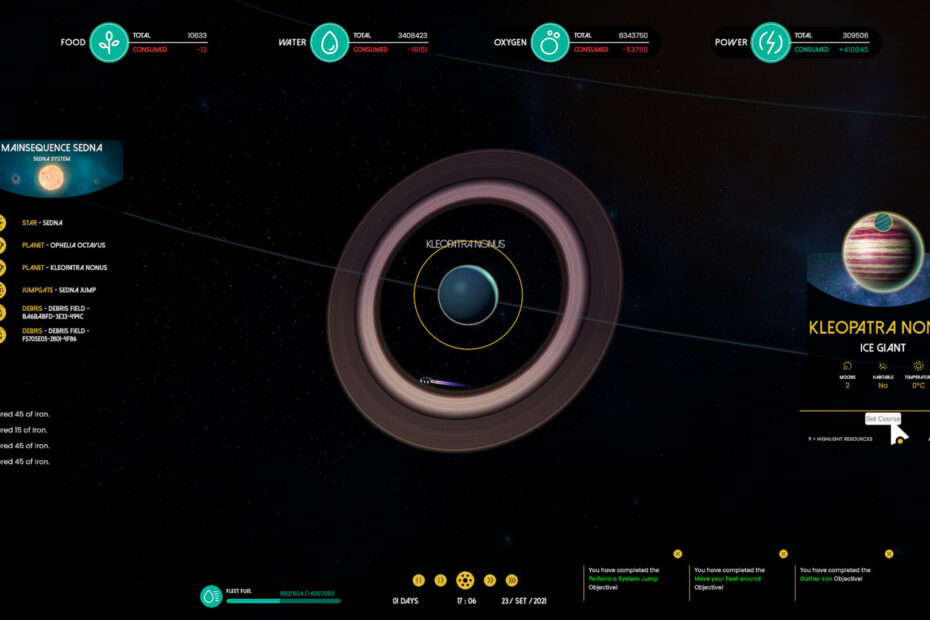Viewport: 930px width, 620px height.
Task: Select the slow-speed play button beside pause
Action: (x=440, y=580)
